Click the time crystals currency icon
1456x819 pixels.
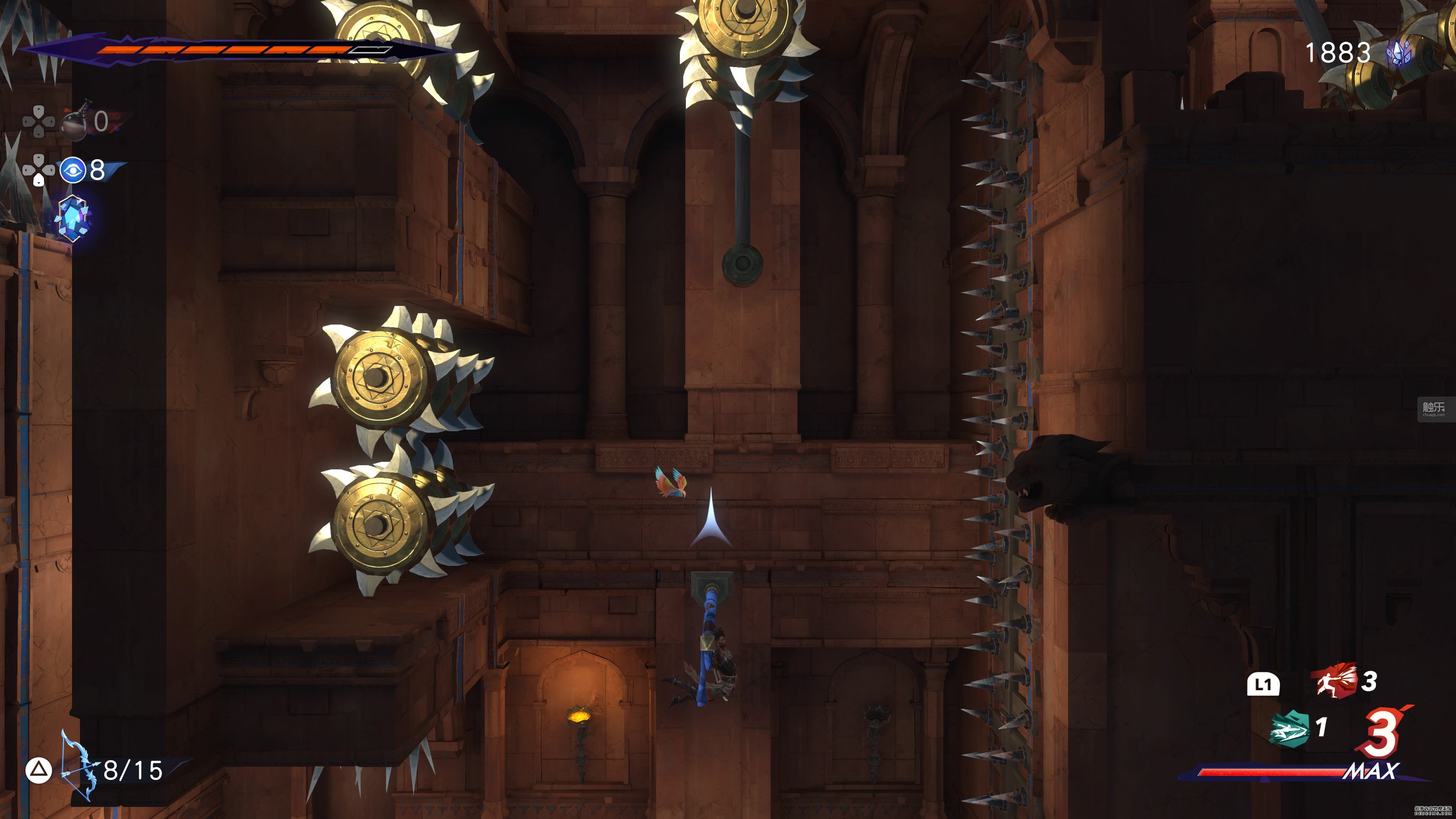[1399, 53]
